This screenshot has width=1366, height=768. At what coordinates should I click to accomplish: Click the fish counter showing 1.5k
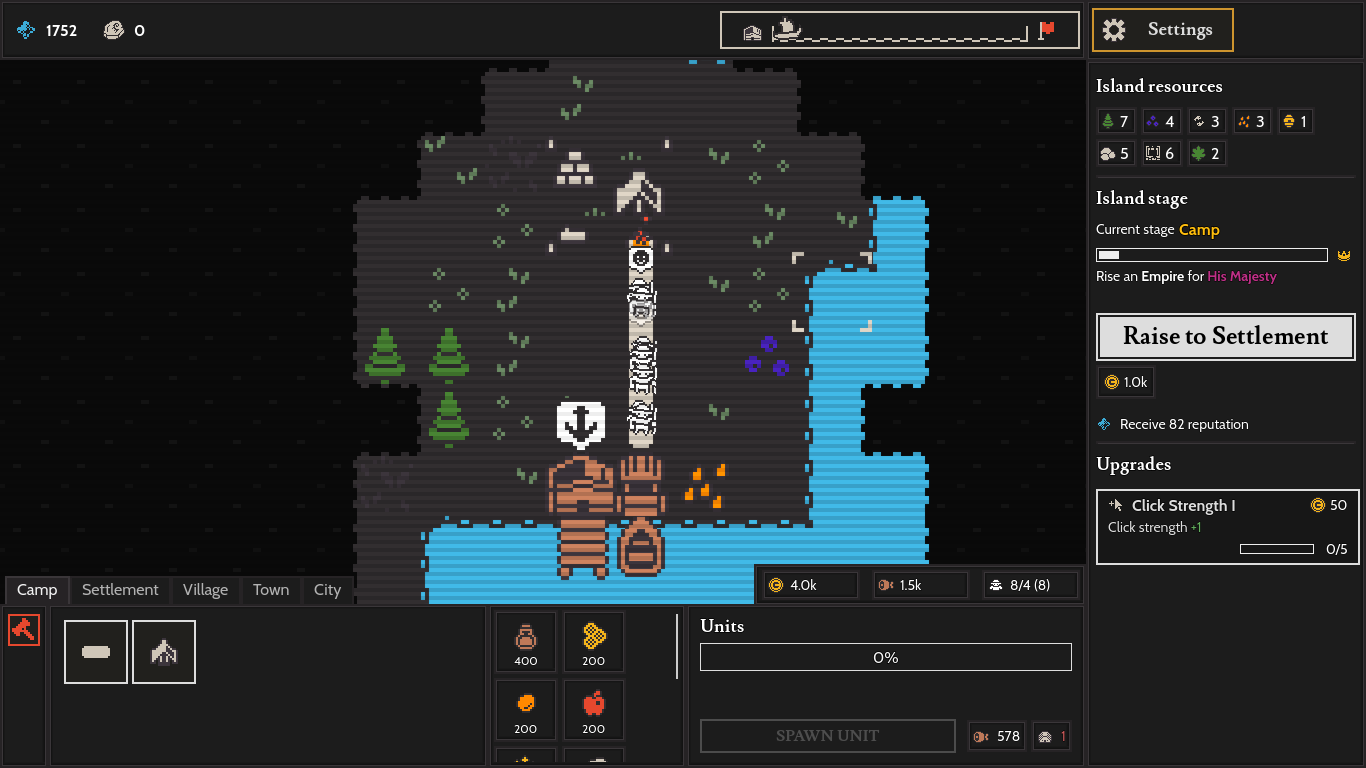919,584
